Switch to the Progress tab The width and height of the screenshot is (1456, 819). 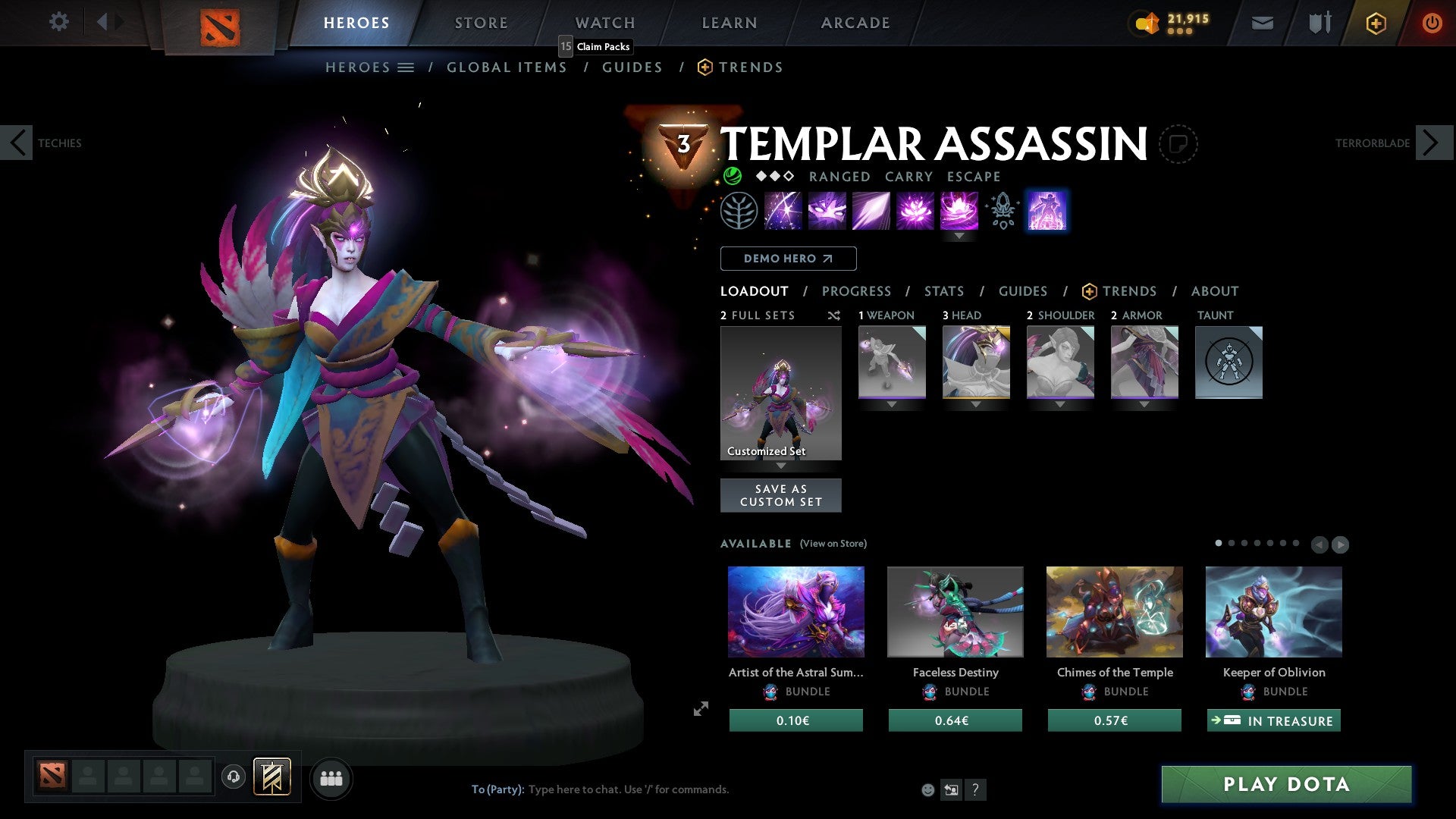point(857,290)
